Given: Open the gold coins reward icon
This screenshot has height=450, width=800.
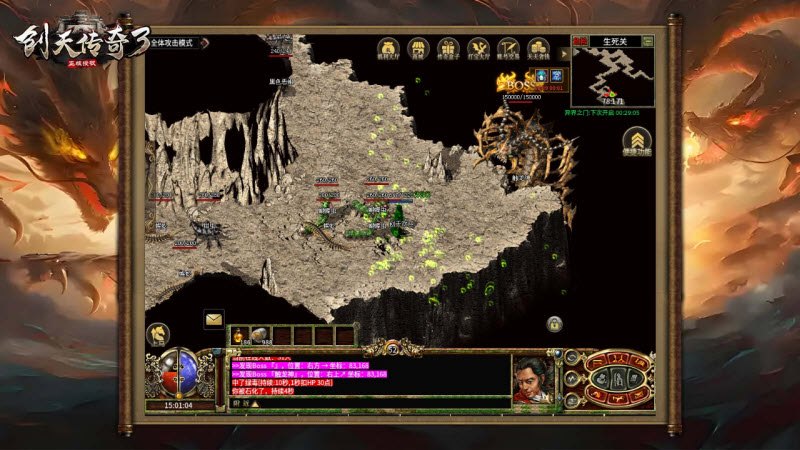Looking at the screenshot, I should [538, 48].
